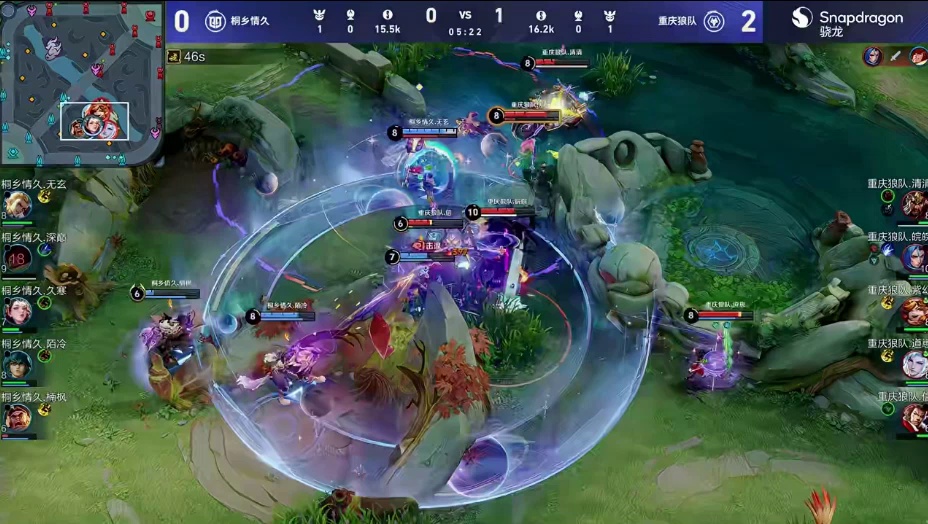
Task: Click the minimap in the corner
Action: tap(82, 82)
